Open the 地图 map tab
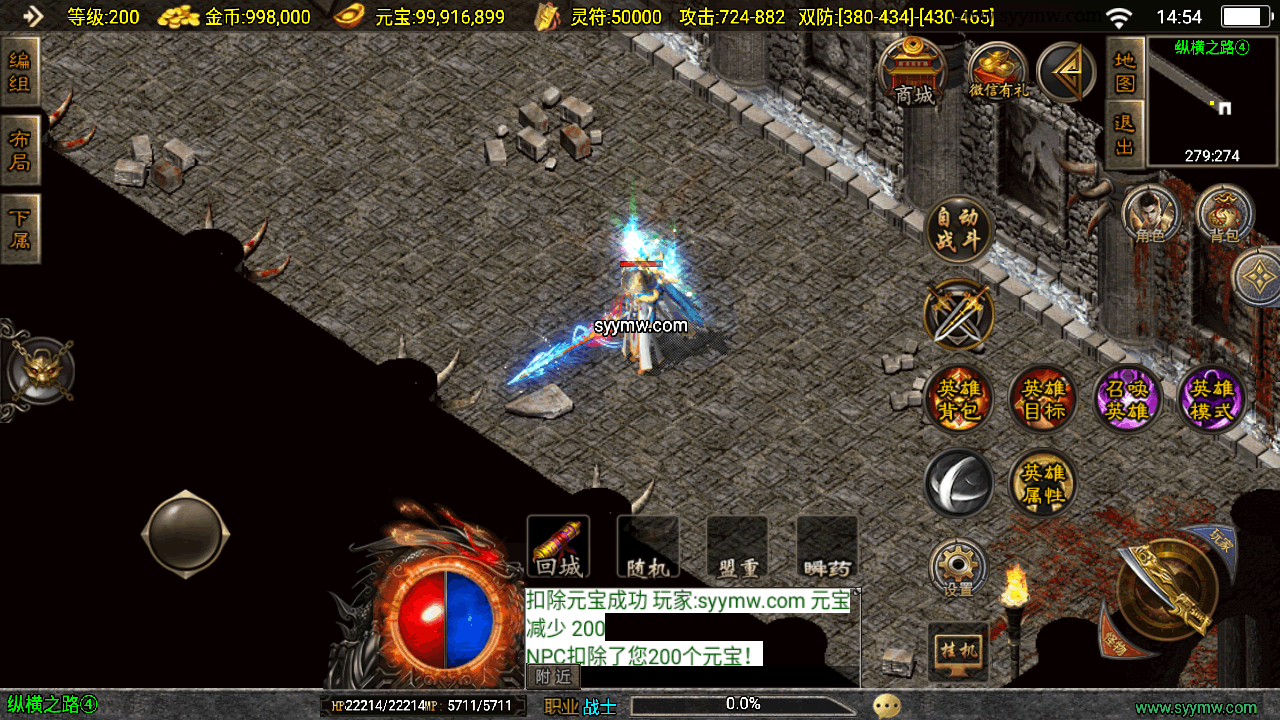Image resolution: width=1280 pixels, height=720 pixels. (x=1125, y=70)
